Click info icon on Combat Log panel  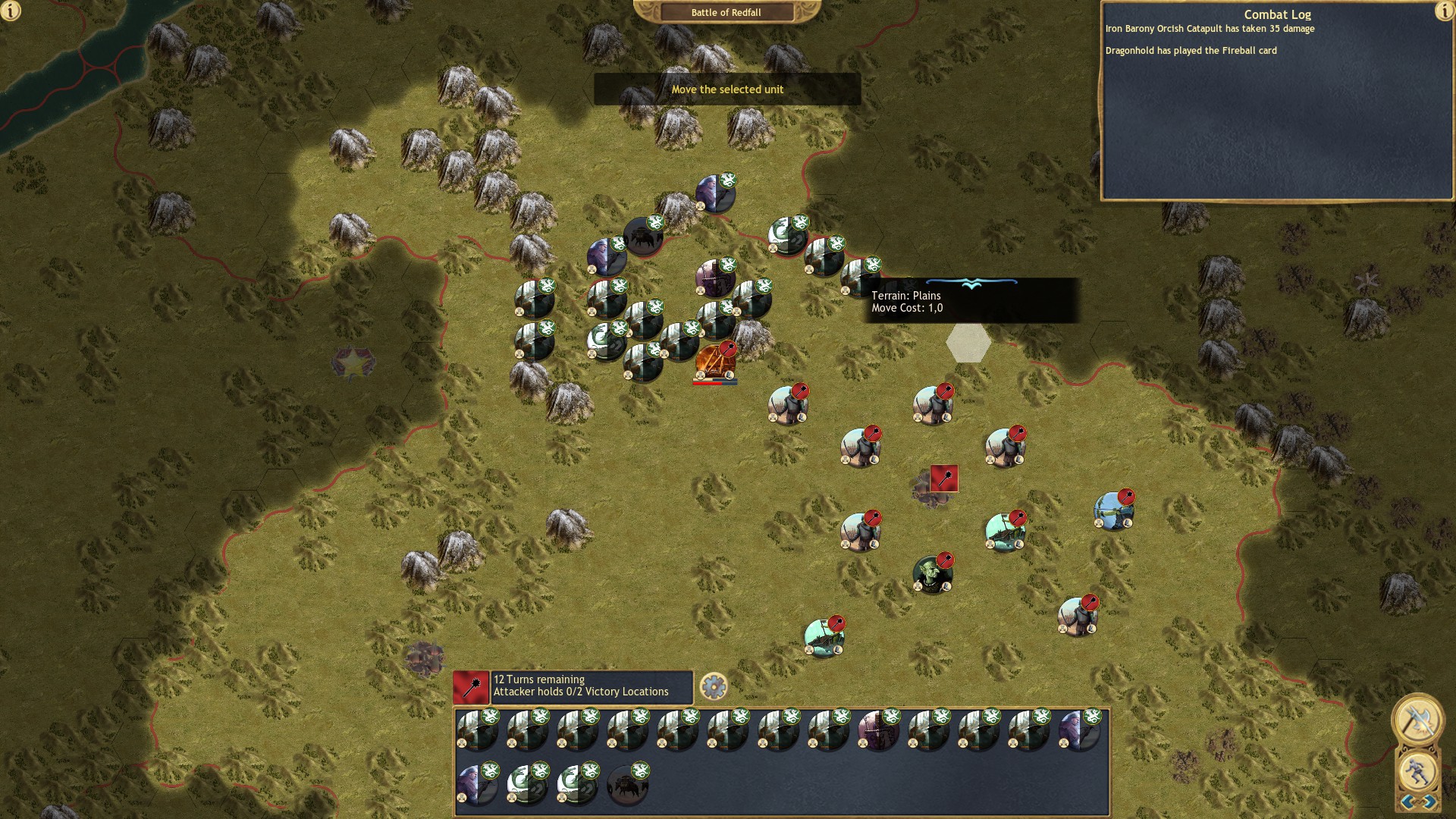click(1444, 11)
